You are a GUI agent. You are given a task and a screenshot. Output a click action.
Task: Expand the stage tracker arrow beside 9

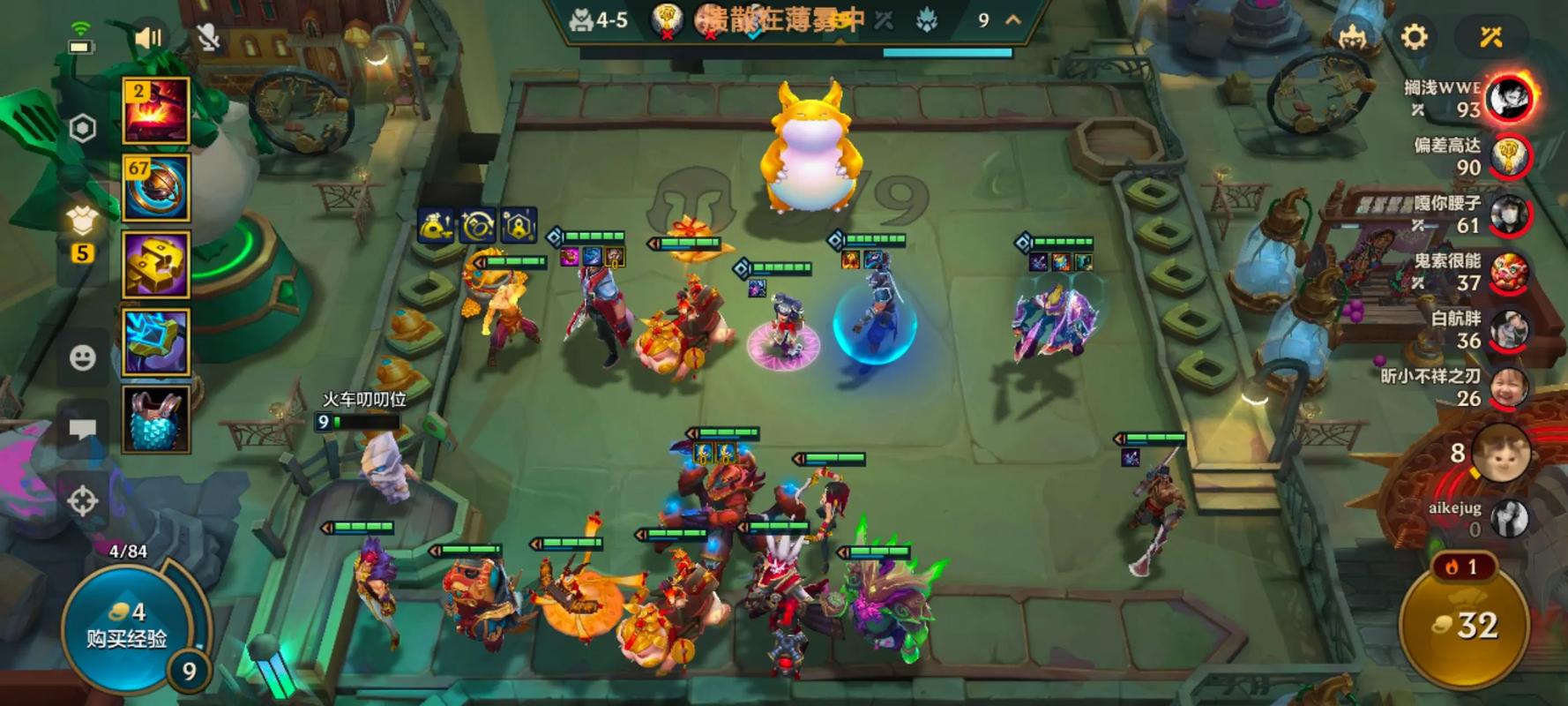1013,20
